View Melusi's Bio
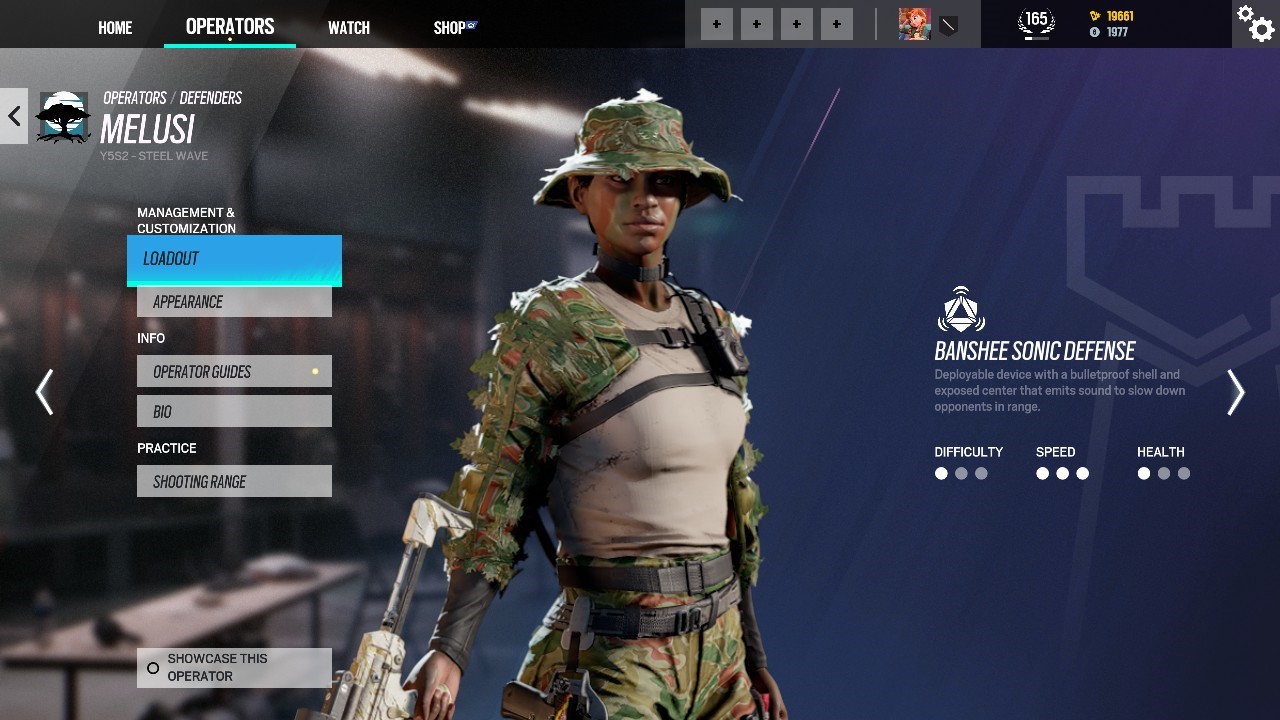 pos(234,412)
